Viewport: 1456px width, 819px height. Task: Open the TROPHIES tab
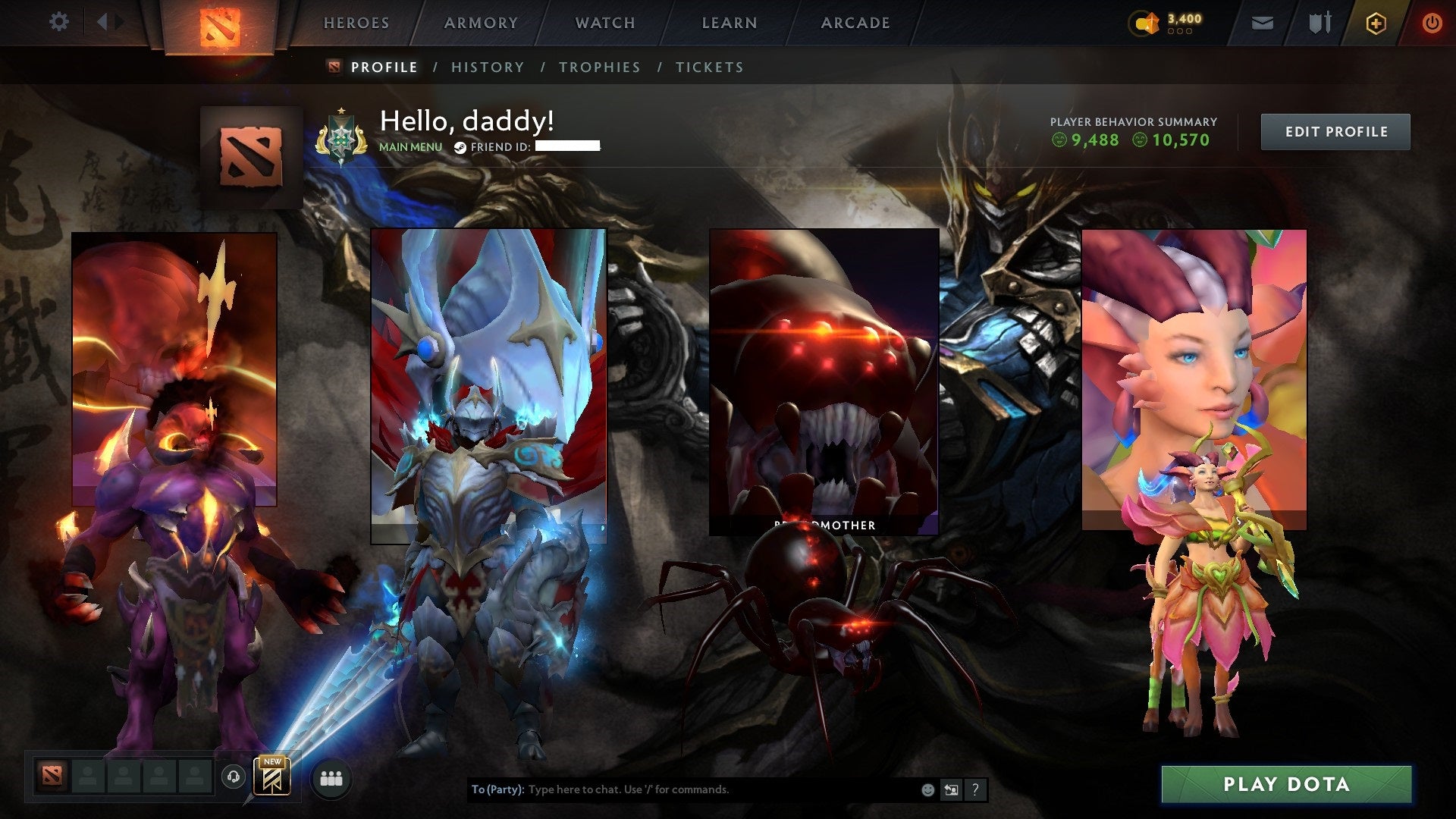[x=600, y=67]
